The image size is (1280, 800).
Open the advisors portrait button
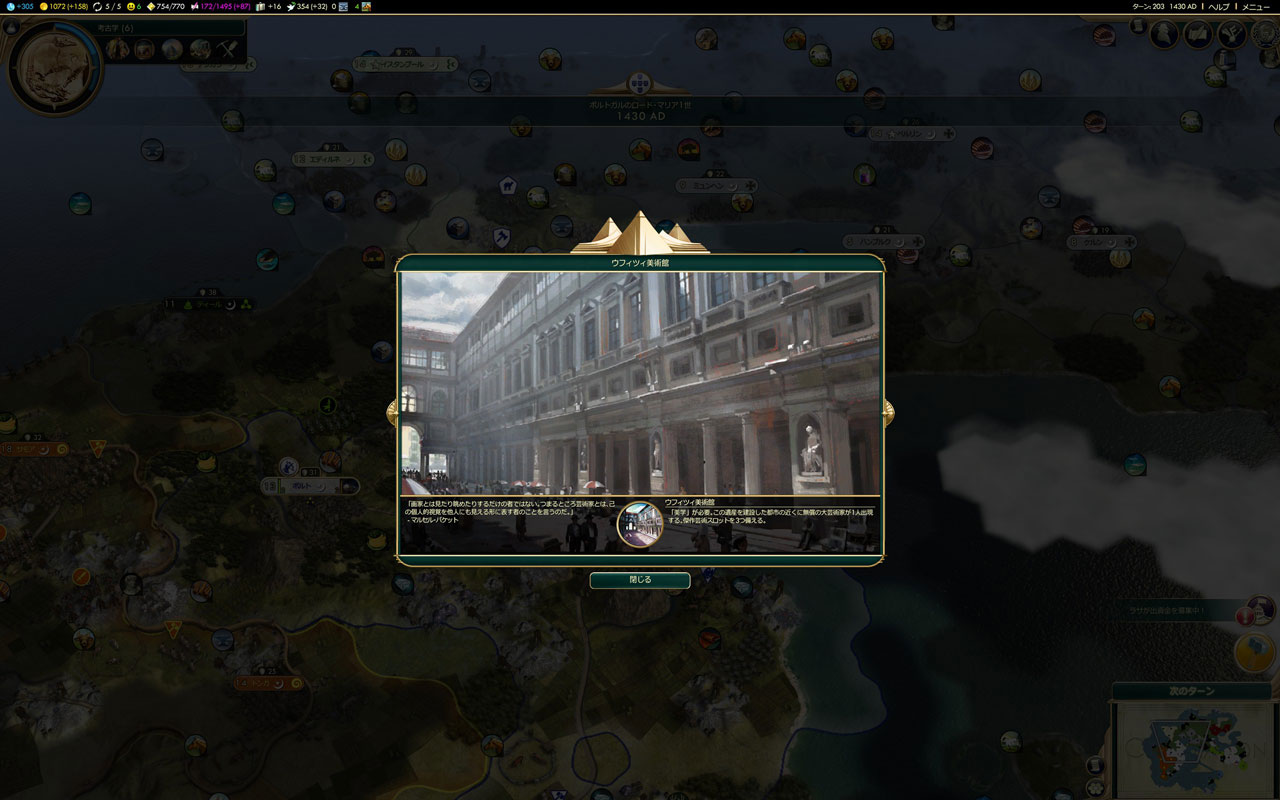pyautogui.click(x=1164, y=35)
